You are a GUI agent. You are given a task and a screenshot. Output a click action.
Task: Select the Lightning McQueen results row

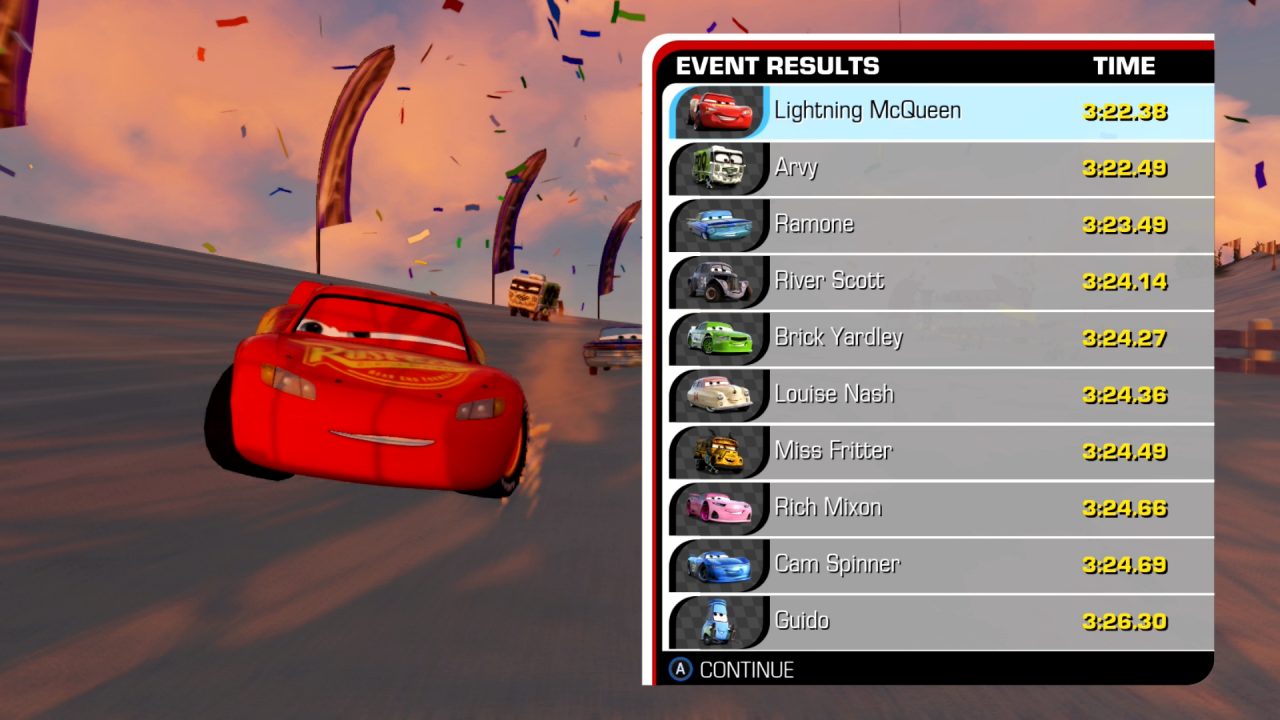(x=940, y=111)
